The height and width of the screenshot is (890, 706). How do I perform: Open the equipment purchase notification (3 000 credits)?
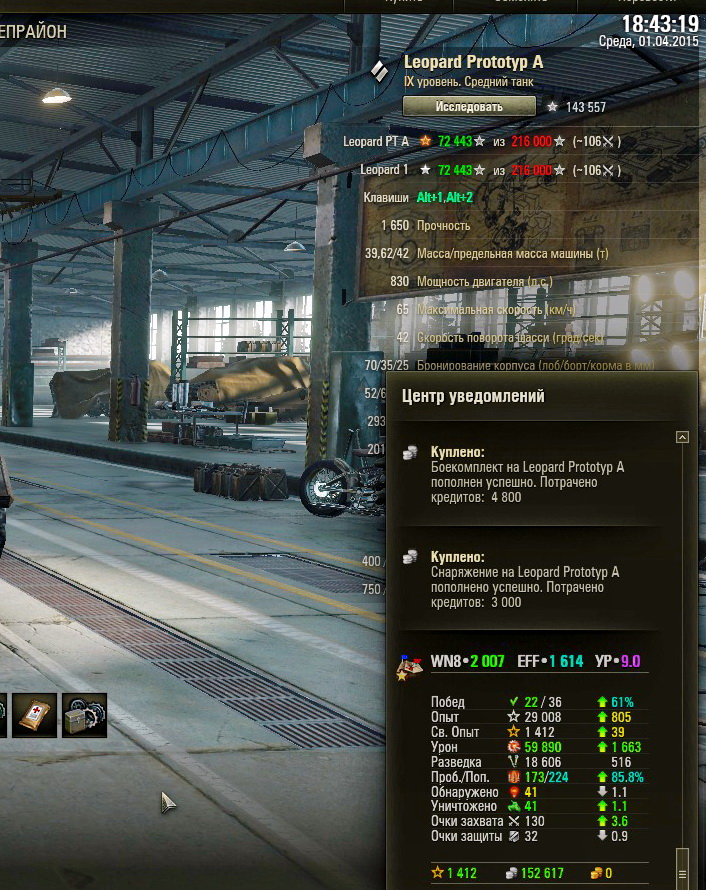tap(527, 579)
